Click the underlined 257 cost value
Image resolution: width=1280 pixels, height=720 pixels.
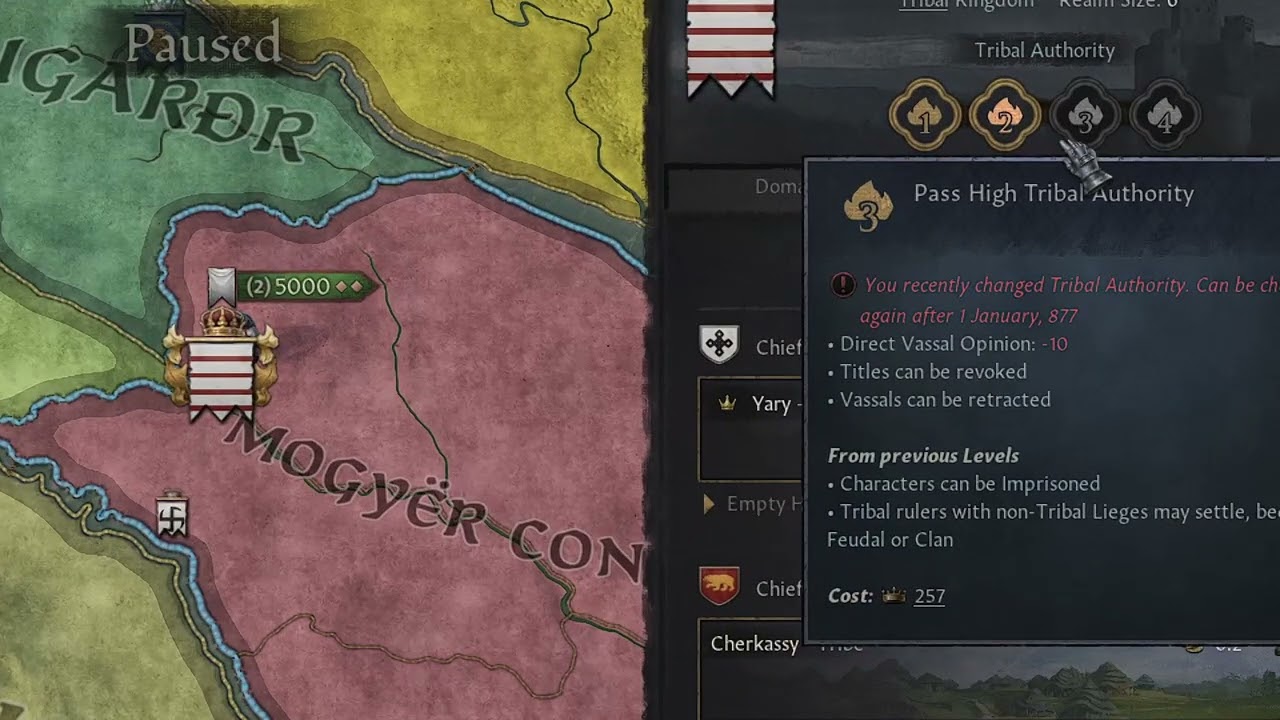click(929, 596)
